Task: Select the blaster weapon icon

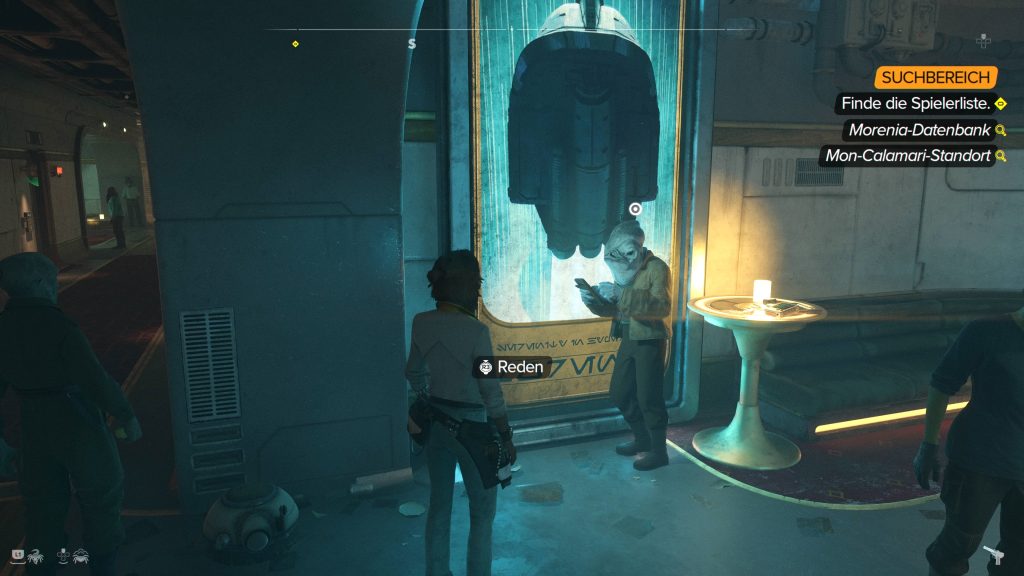Action: 994,555
